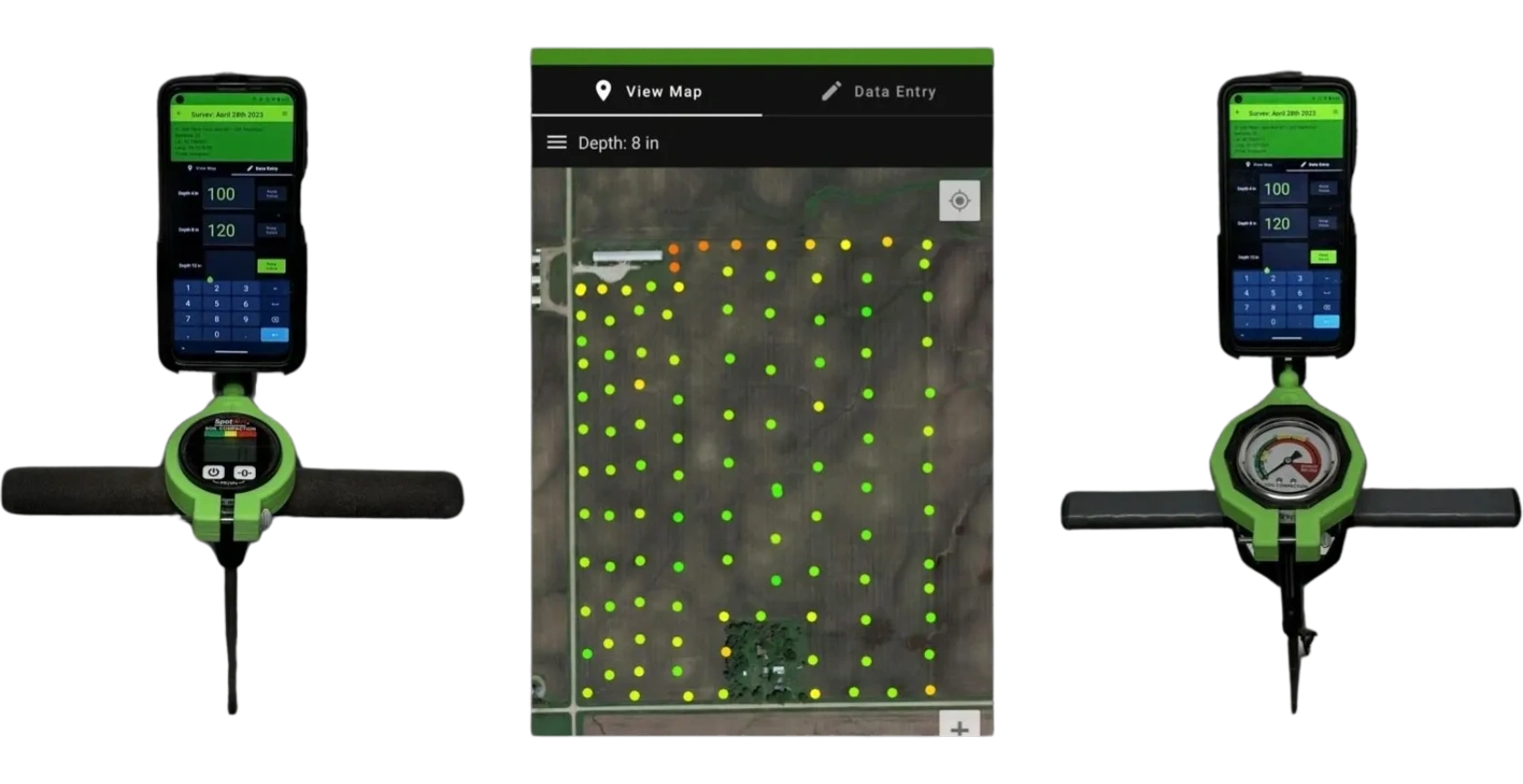The width and height of the screenshot is (1523, 784).
Task: Tap the back arrow on the survey header
Action: coord(178,113)
